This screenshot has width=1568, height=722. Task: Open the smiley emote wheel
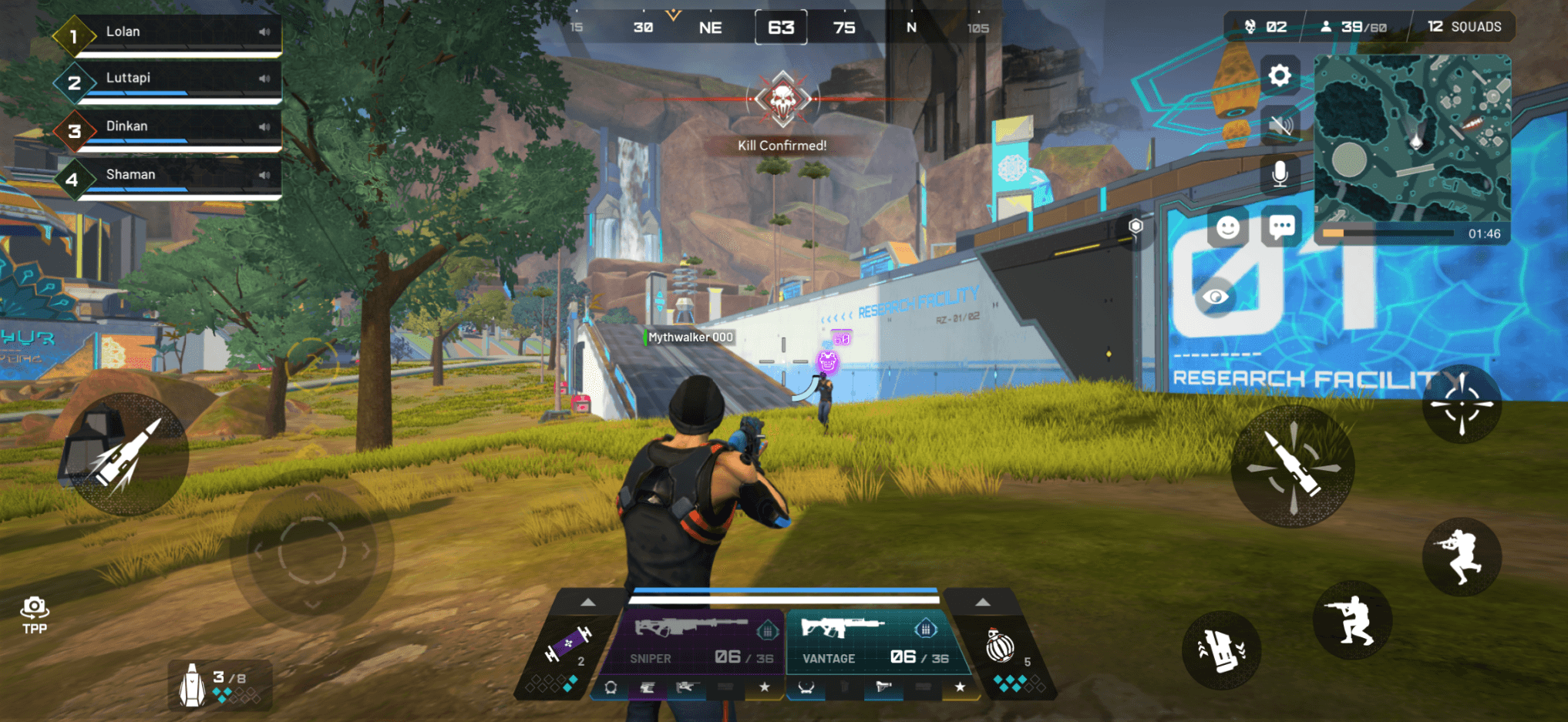click(x=1227, y=227)
